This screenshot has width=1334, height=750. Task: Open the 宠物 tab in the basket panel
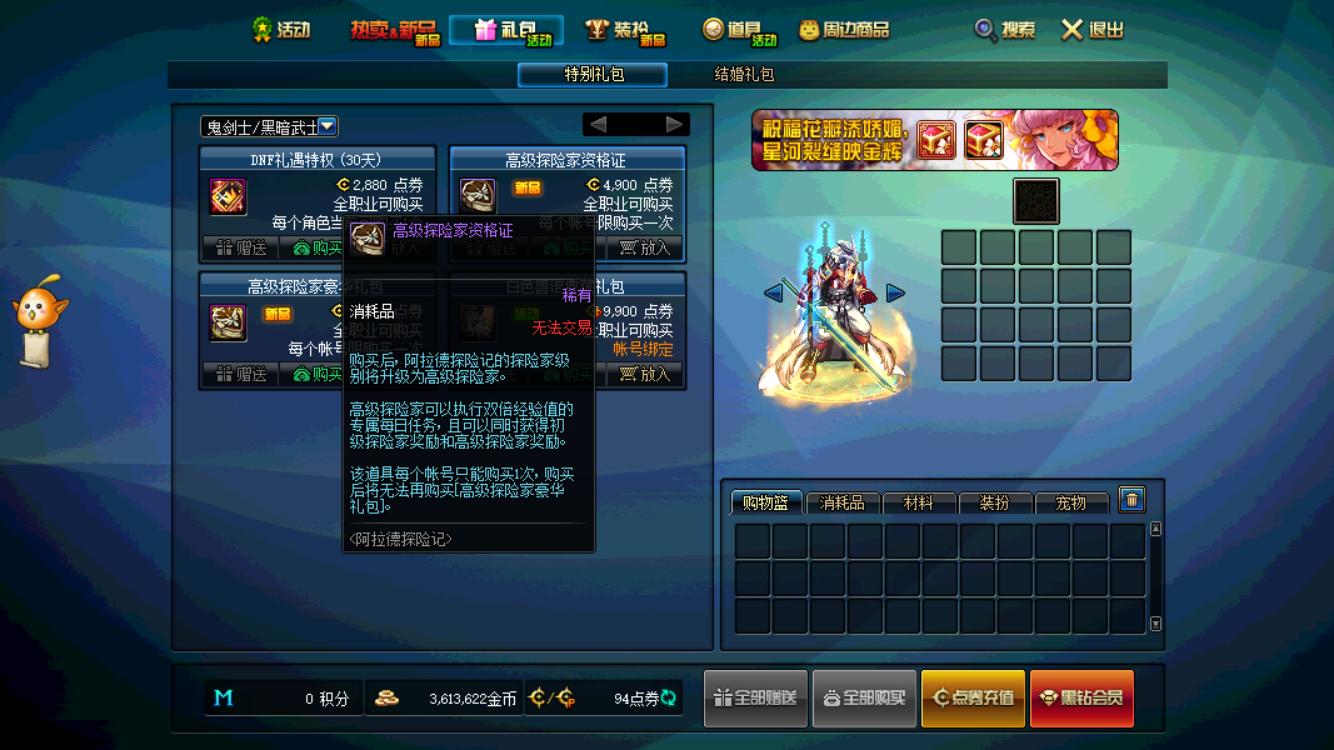tap(1073, 504)
